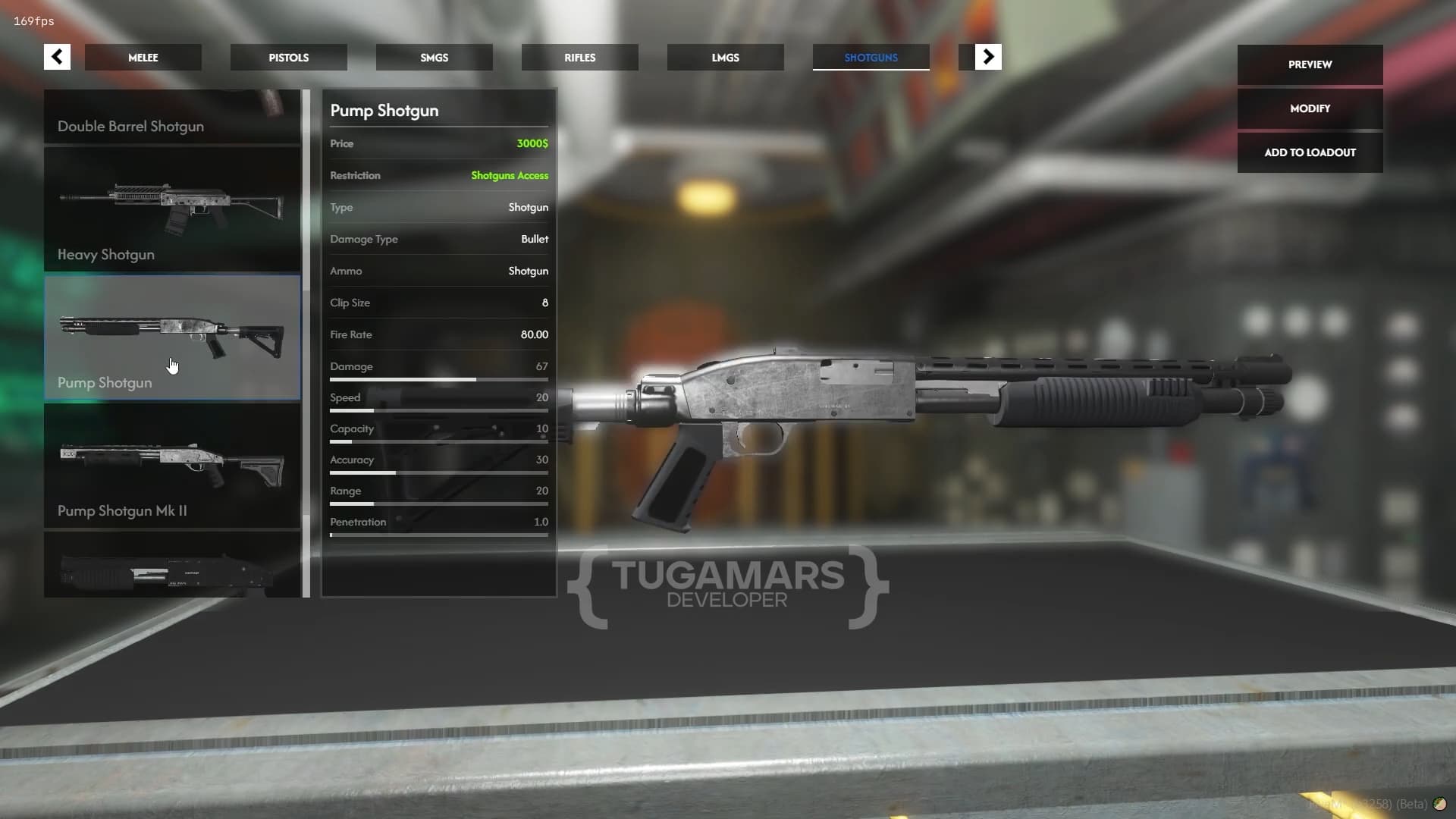Preview the selected weapon

[1310, 64]
